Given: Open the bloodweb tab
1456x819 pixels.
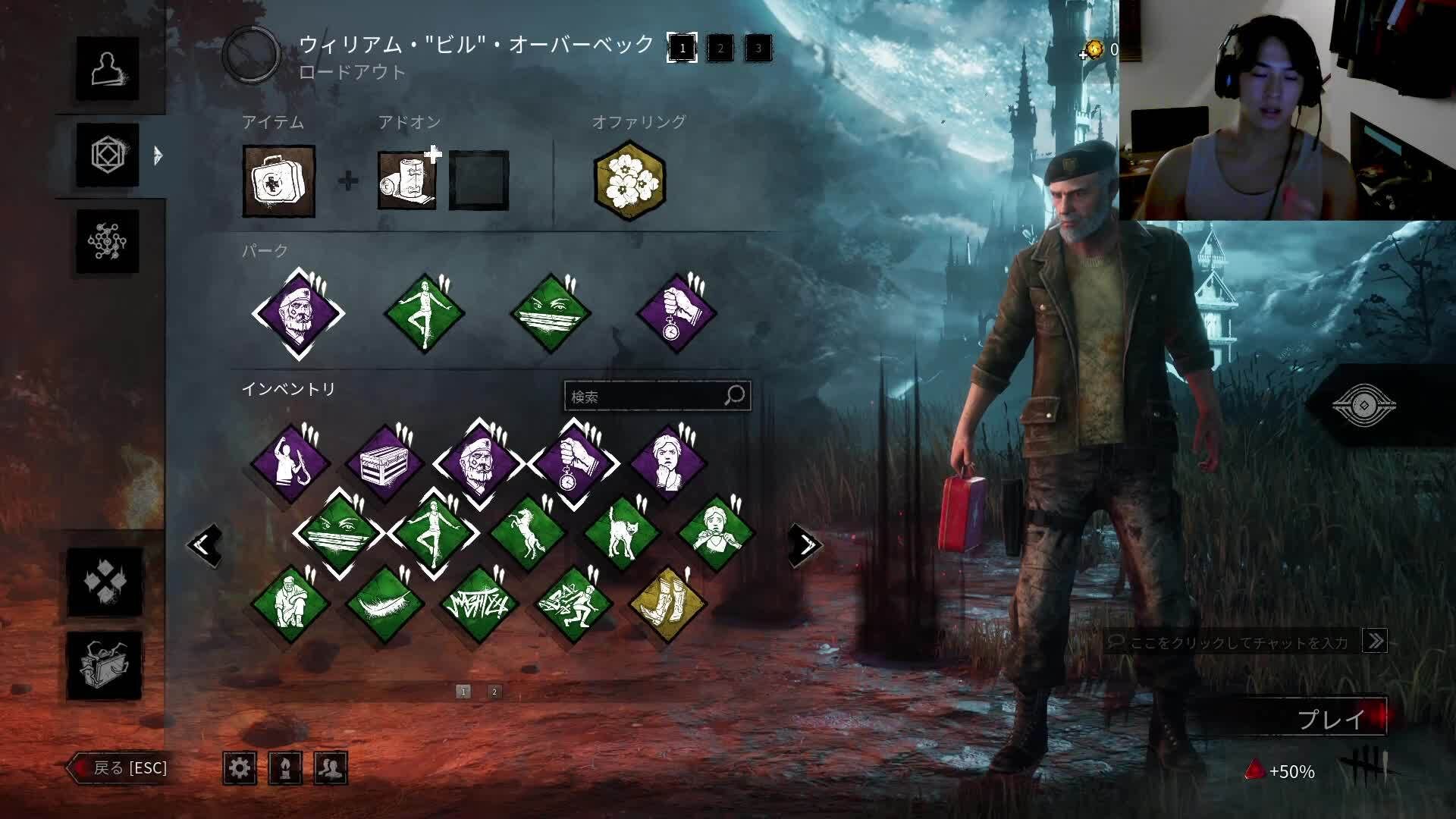Looking at the screenshot, I should coord(107,241).
